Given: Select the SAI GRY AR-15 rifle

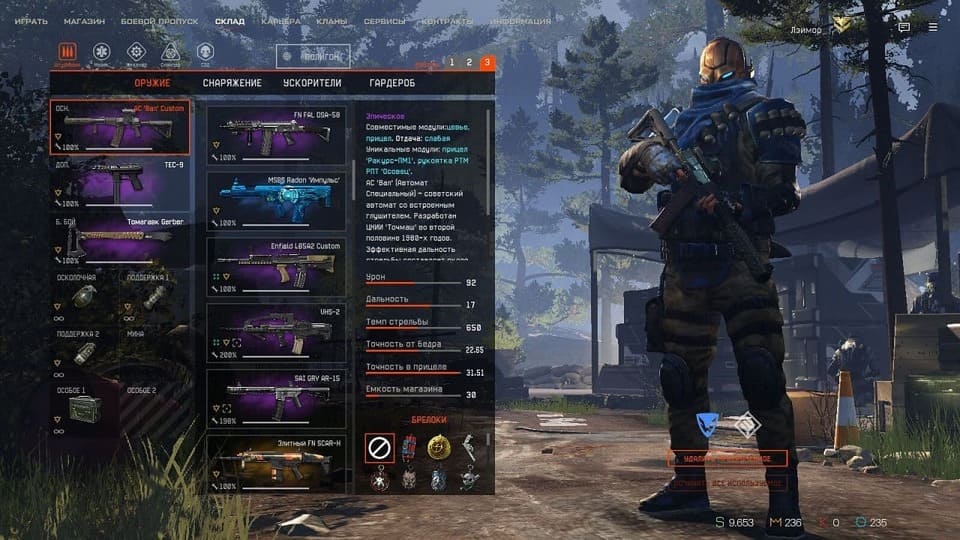Looking at the screenshot, I should (x=276, y=400).
